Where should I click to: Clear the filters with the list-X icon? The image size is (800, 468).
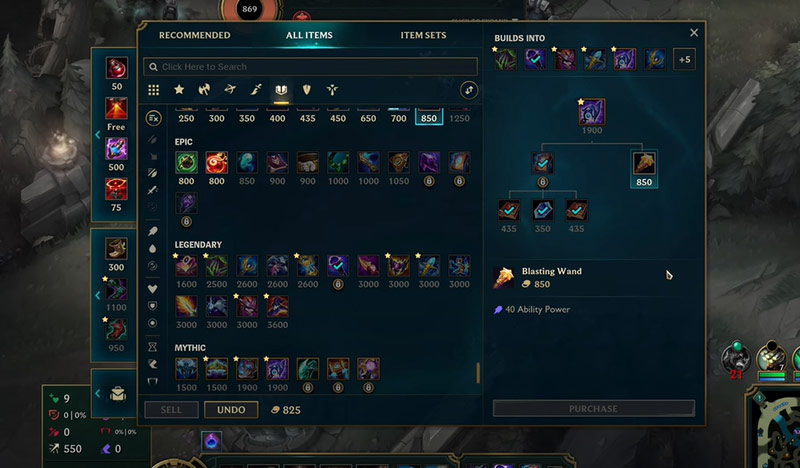(153, 118)
